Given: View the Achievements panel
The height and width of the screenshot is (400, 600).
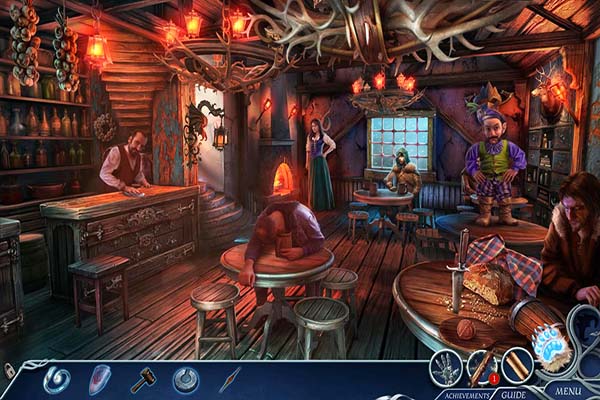Looking at the screenshot, I should tap(463, 394).
